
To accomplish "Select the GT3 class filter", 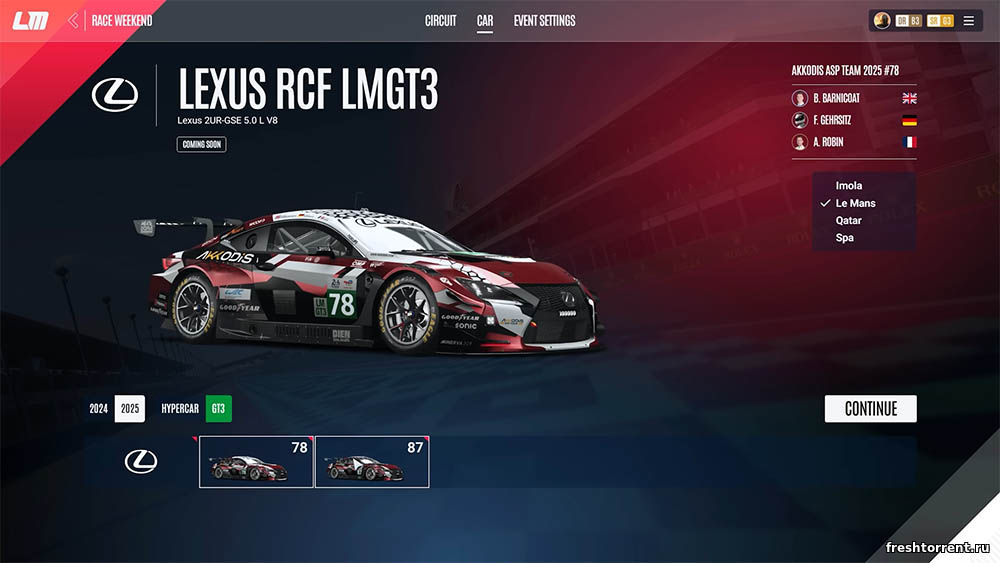I will (218, 409).
